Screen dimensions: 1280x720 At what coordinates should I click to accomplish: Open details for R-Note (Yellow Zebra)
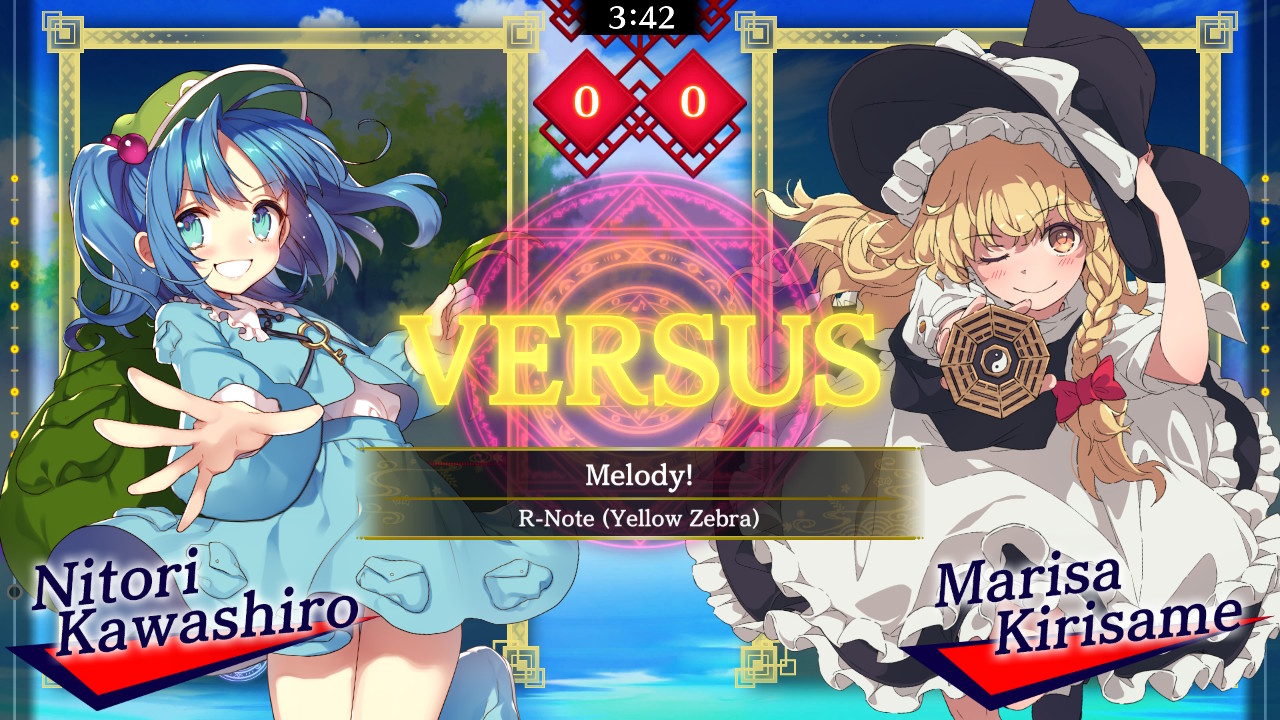click(640, 518)
